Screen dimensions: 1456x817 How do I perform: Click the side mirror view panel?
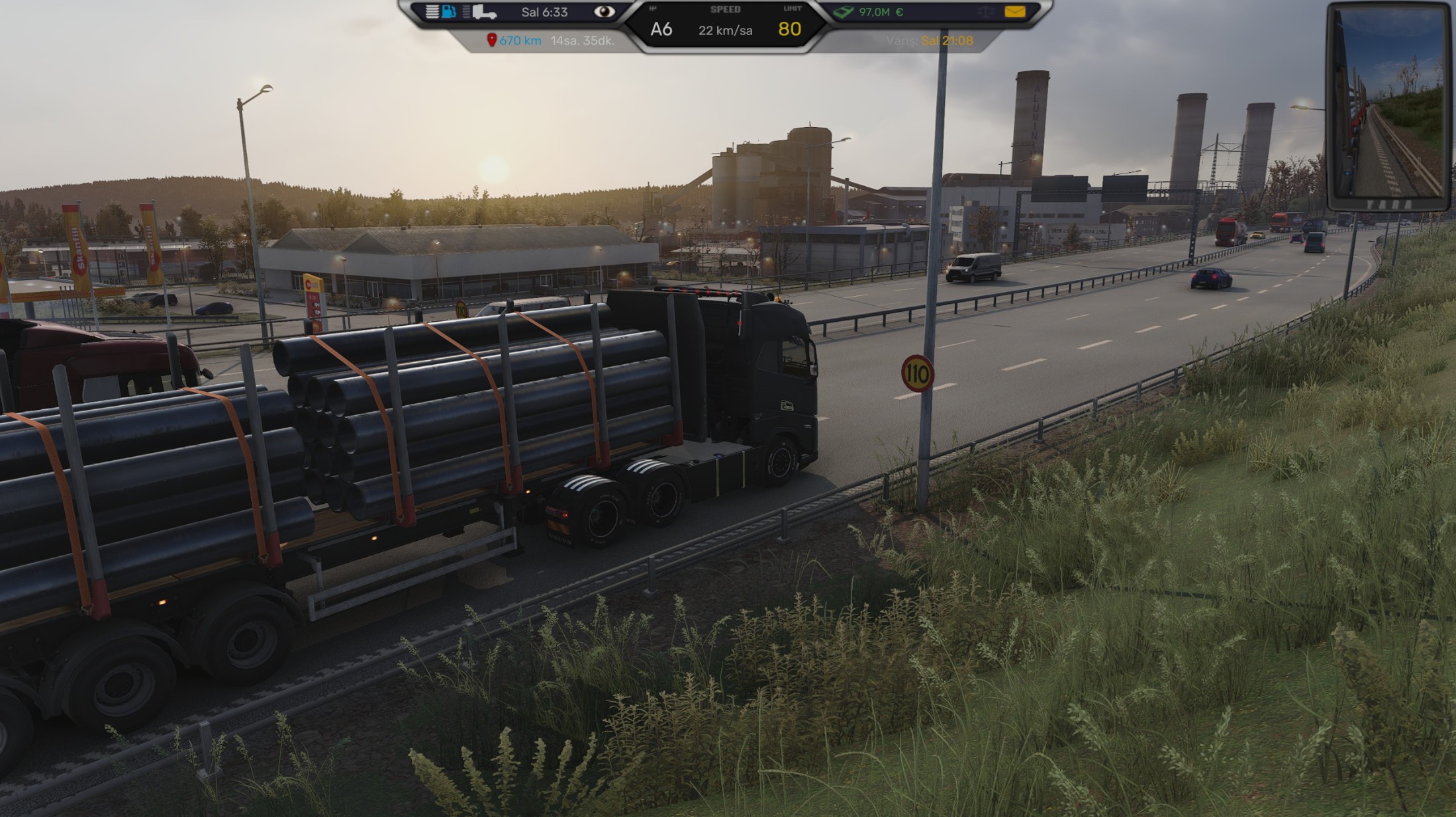click(1388, 106)
